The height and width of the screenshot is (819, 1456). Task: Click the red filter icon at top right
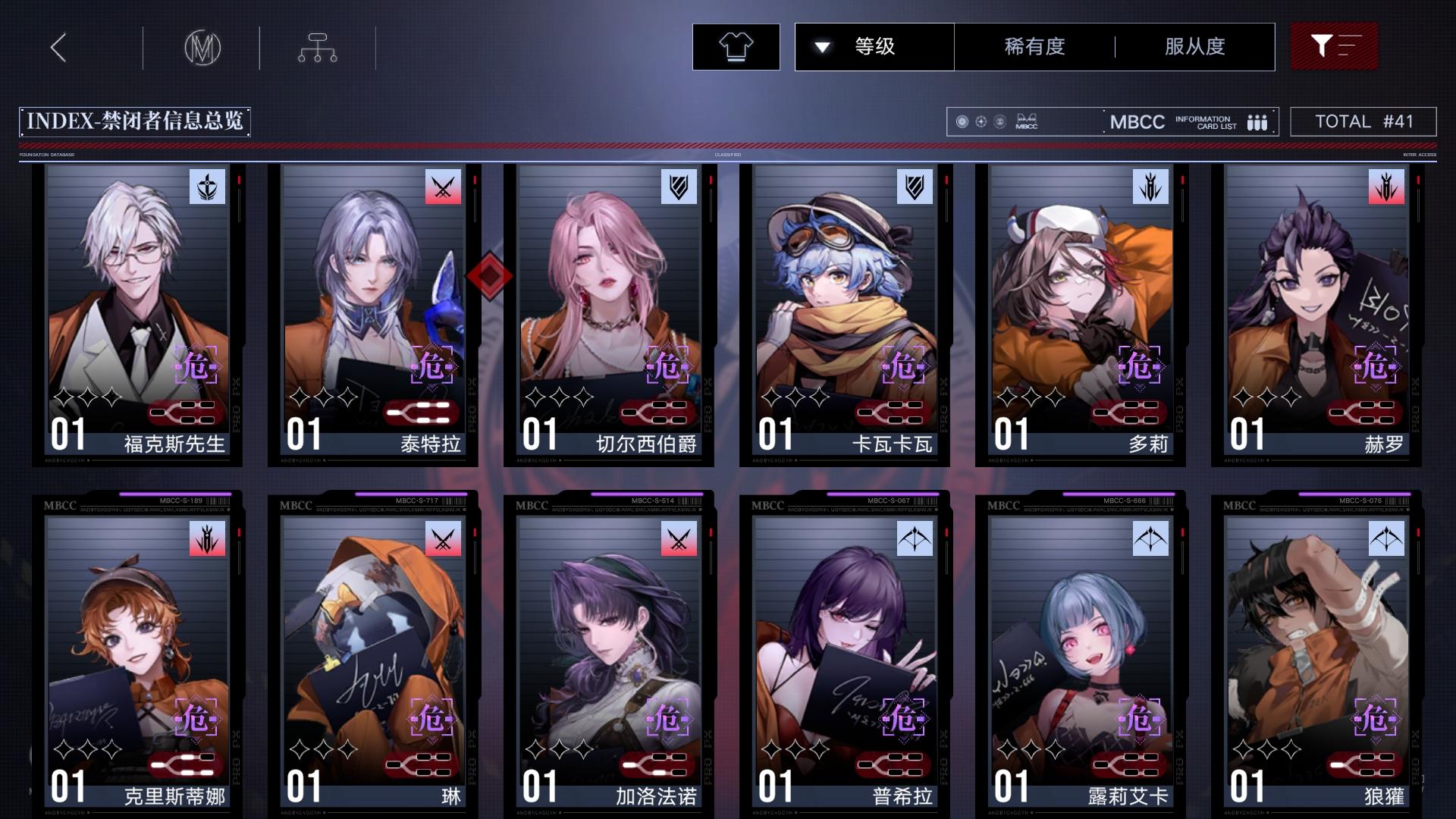1333,46
